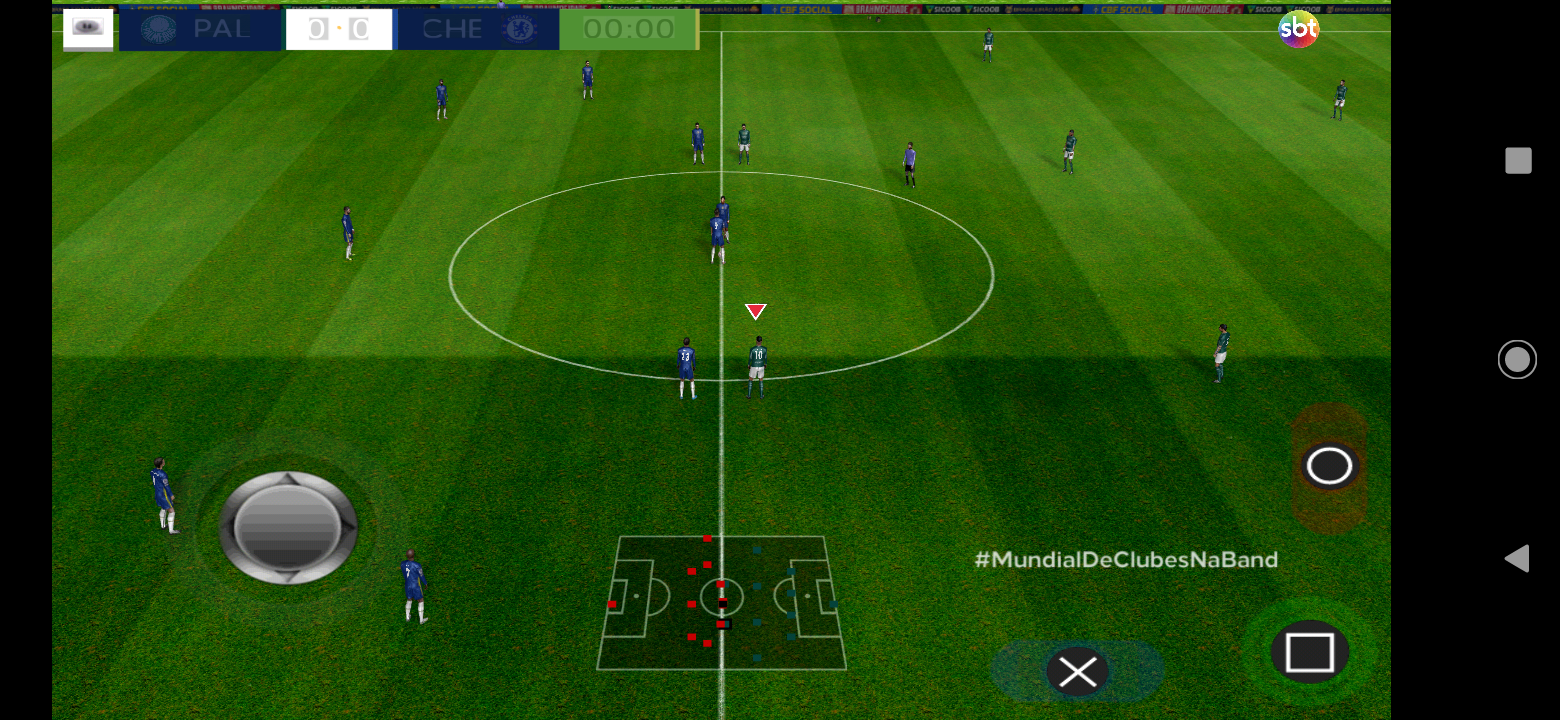The image size is (1560, 720).
Task: Click the pitch radar minimap
Action: [721, 603]
